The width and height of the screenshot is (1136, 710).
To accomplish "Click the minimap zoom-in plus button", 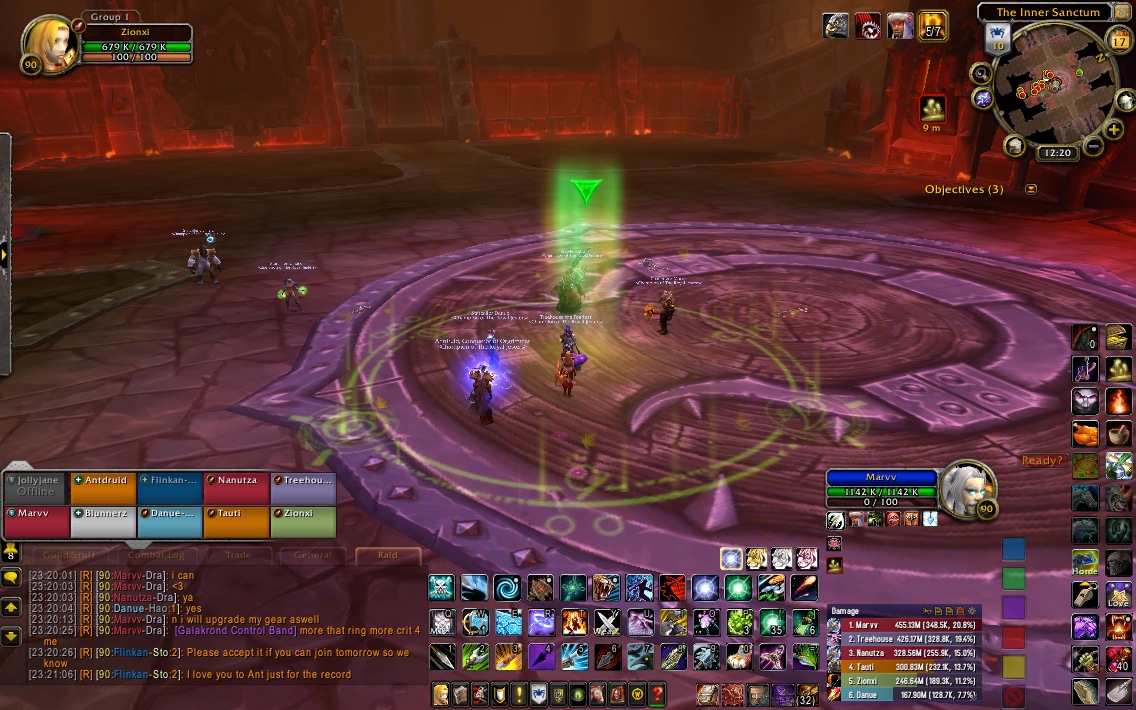I will (1114, 129).
